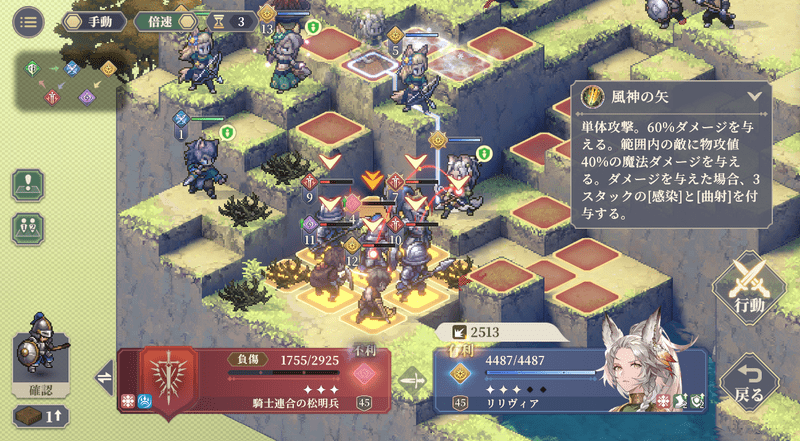Collapse the 風神の矢 skill description panel
The height and width of the screenshot is (441, 800).
(x=753, y=97)
